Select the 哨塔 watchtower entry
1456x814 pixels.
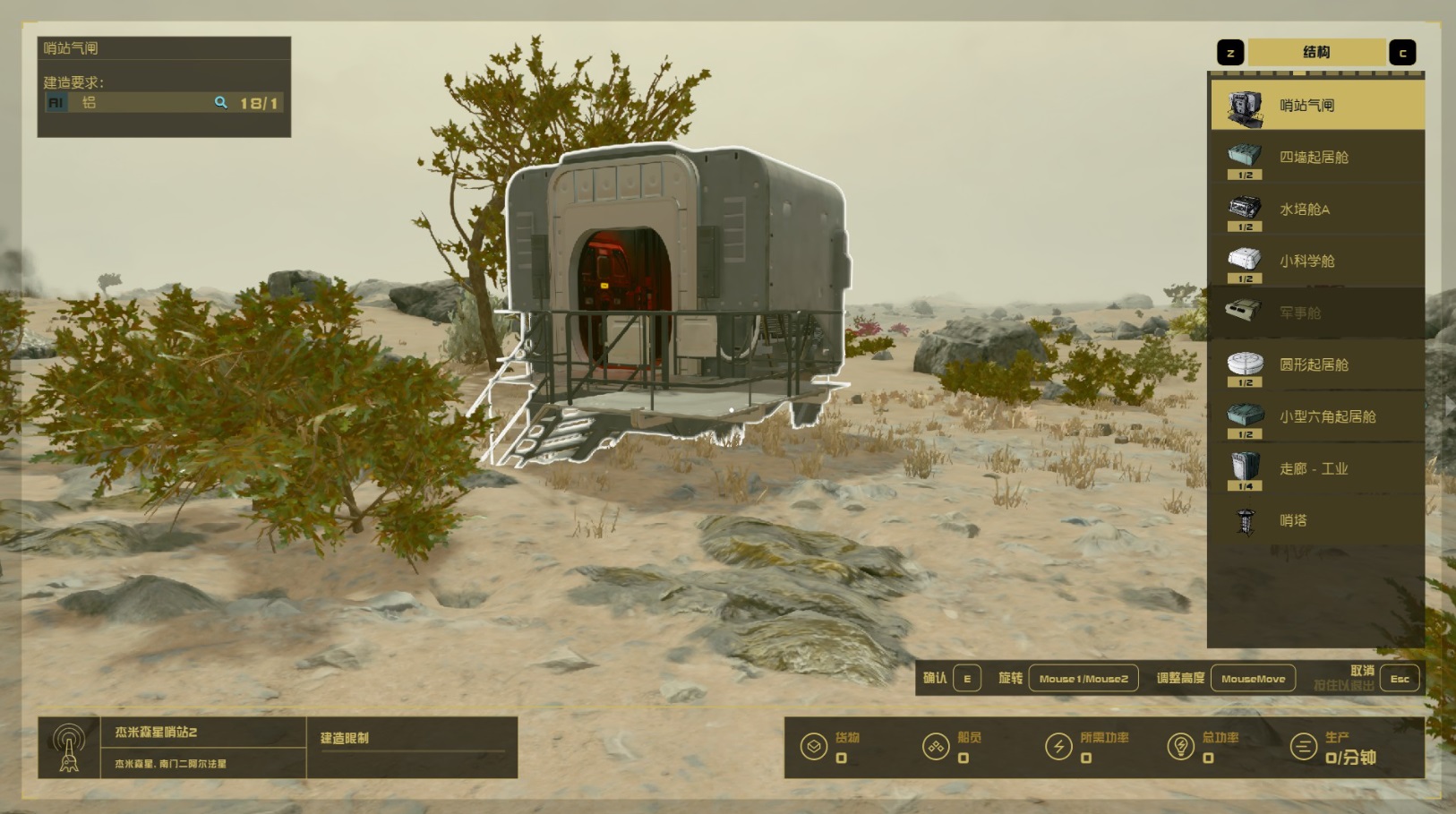coord(1316,521)
